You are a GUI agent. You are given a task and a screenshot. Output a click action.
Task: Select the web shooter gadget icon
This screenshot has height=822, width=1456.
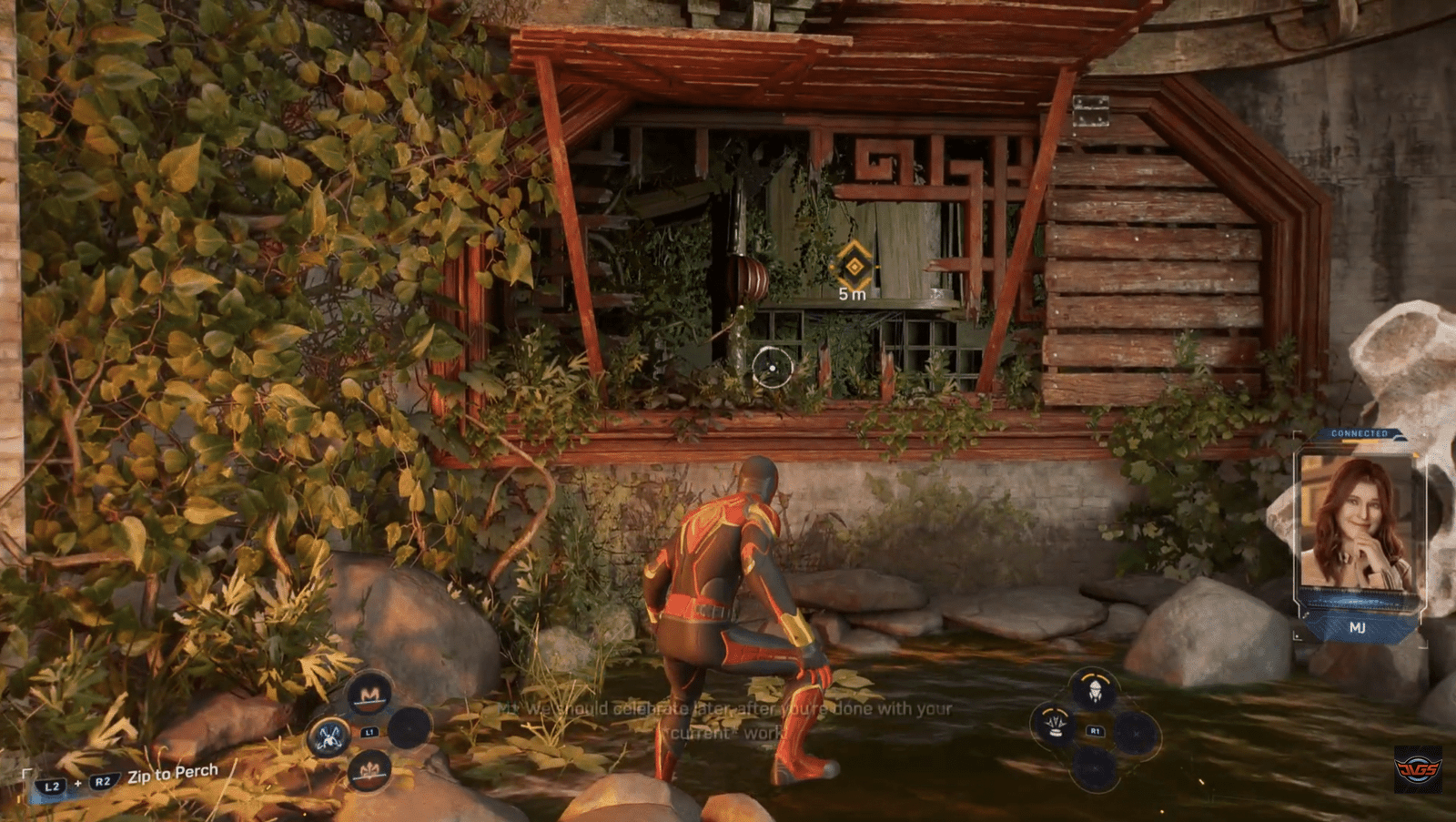coord(1094,689)
